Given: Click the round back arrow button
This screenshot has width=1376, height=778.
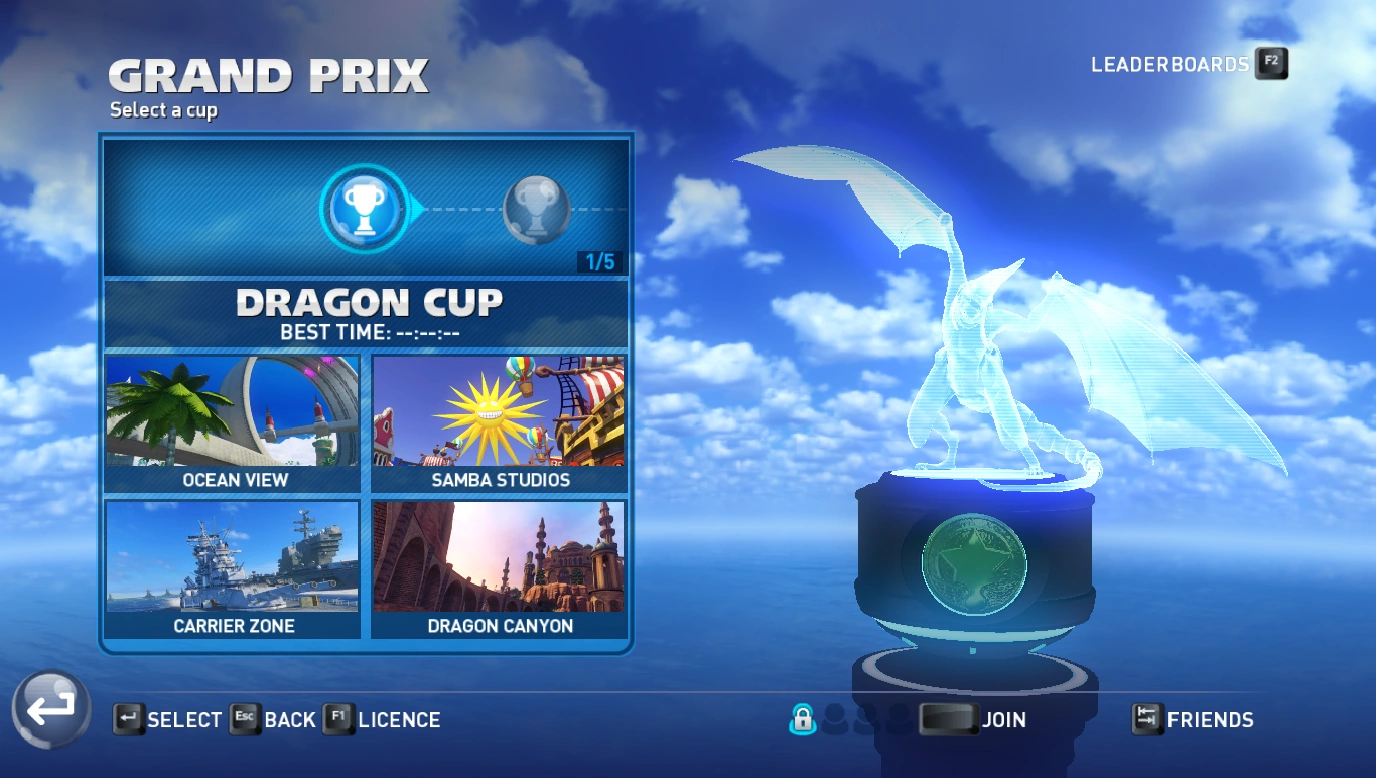Looking at the screenshot, I should click(x=51, y=709).
